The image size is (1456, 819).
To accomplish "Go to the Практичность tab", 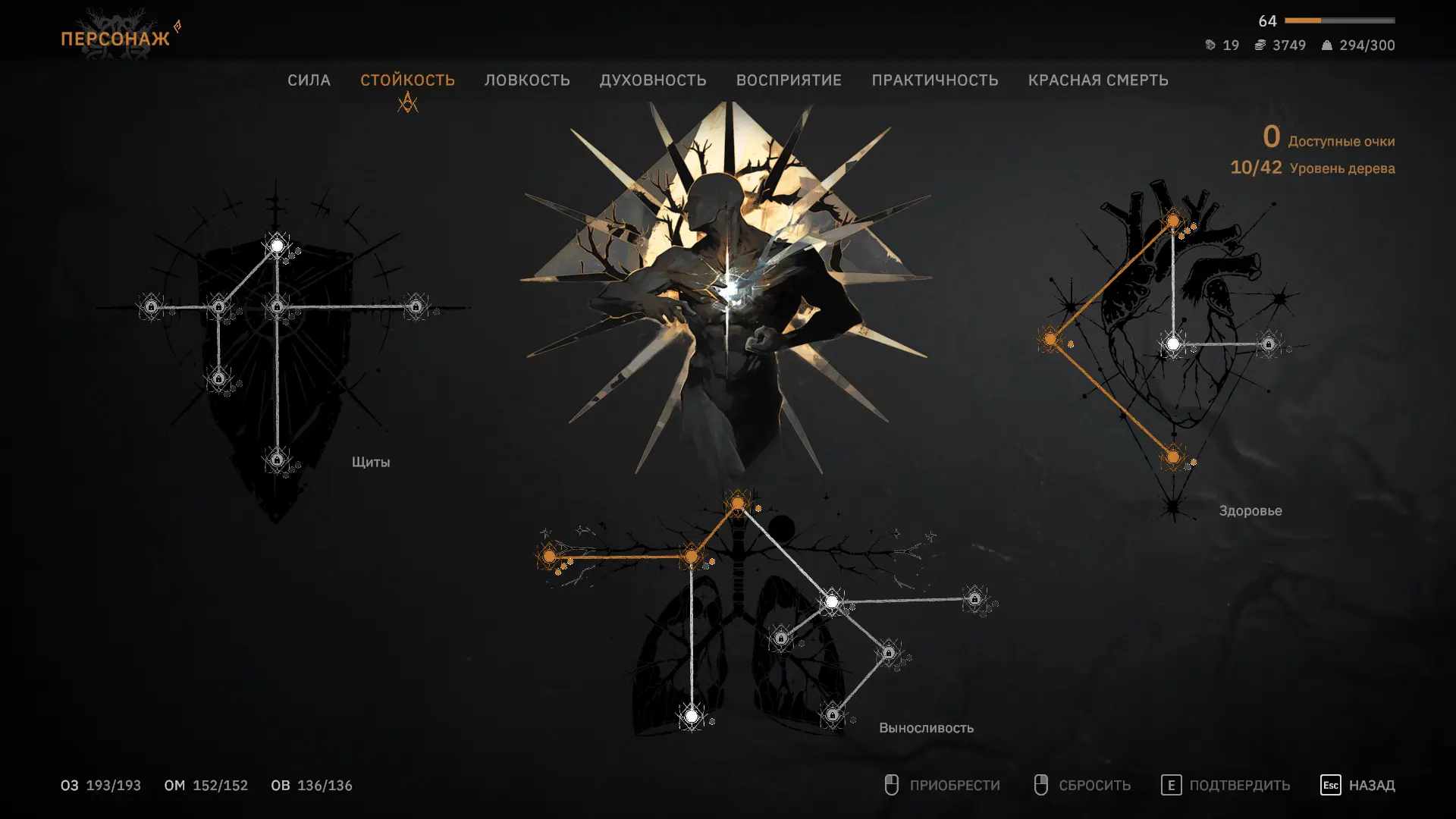I will (x=934, y=80).
